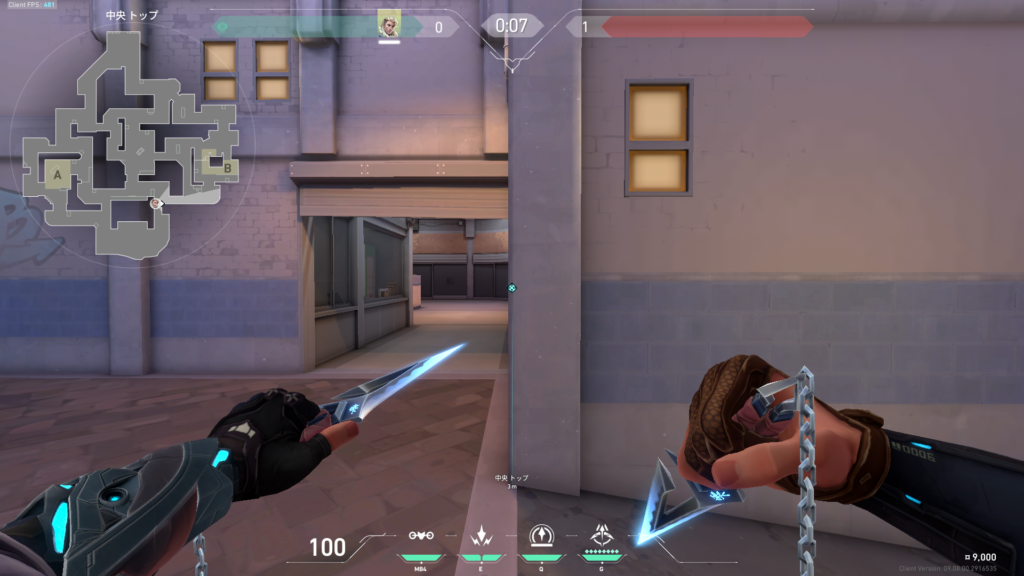Click the player position icon on the minimap

(x=156, y=203)
